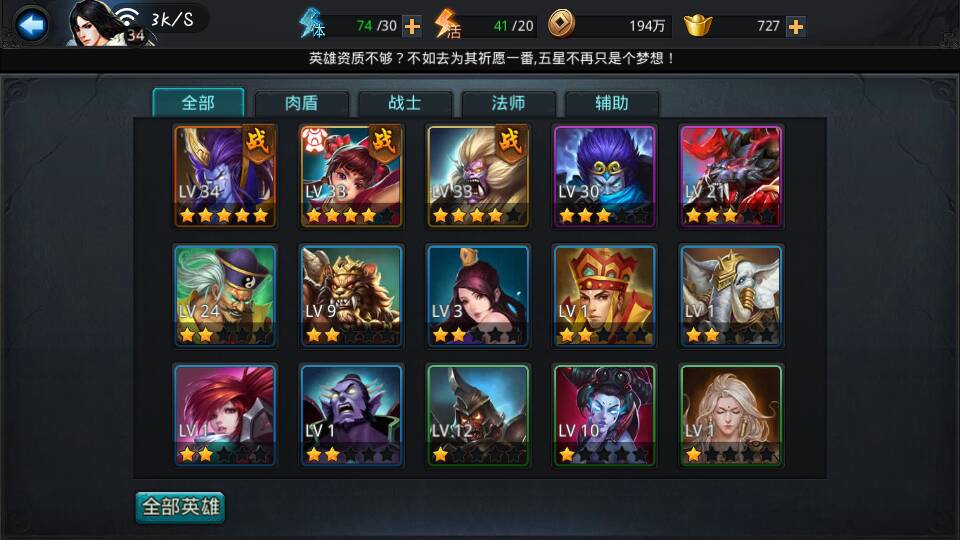Switch to the 法师 mage tab
The height and width of the screenshot is (540, 960).
click(x=509, y=103)
